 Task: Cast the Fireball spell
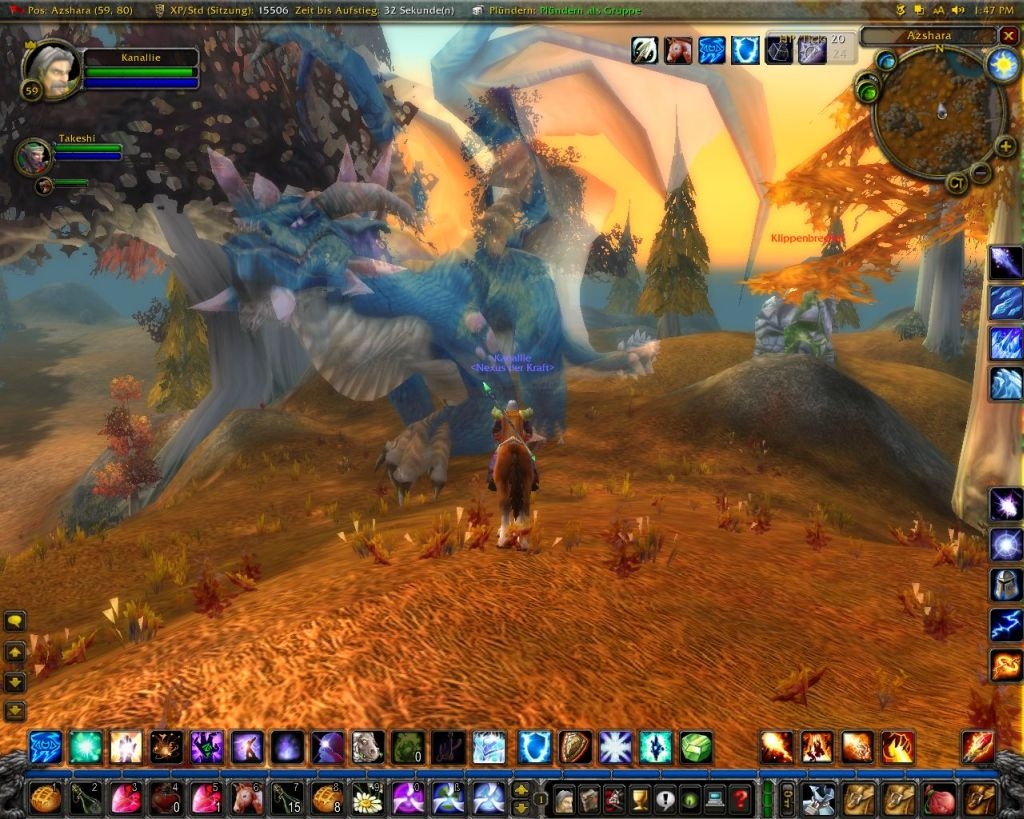pyautogui.click(x=776, y=747)
